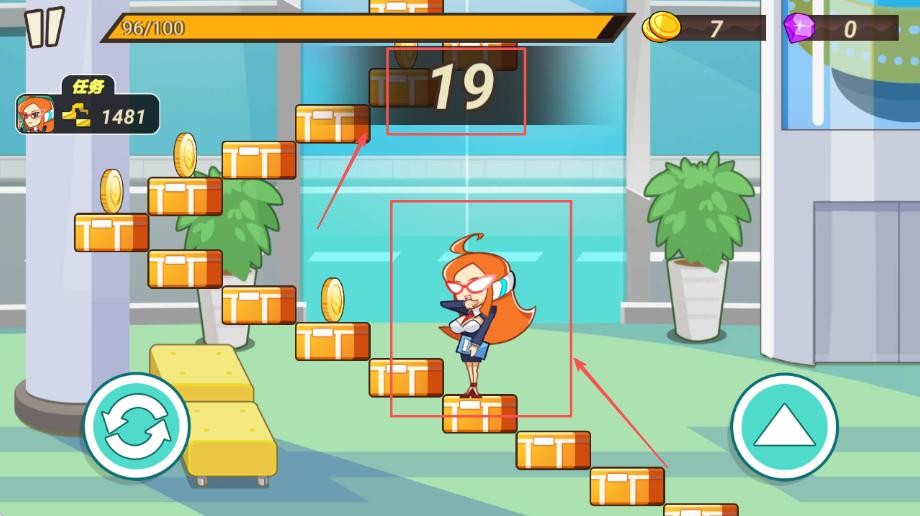Tap the teal turn-around arrows button

pyautogui.click(x=136, y=426)
